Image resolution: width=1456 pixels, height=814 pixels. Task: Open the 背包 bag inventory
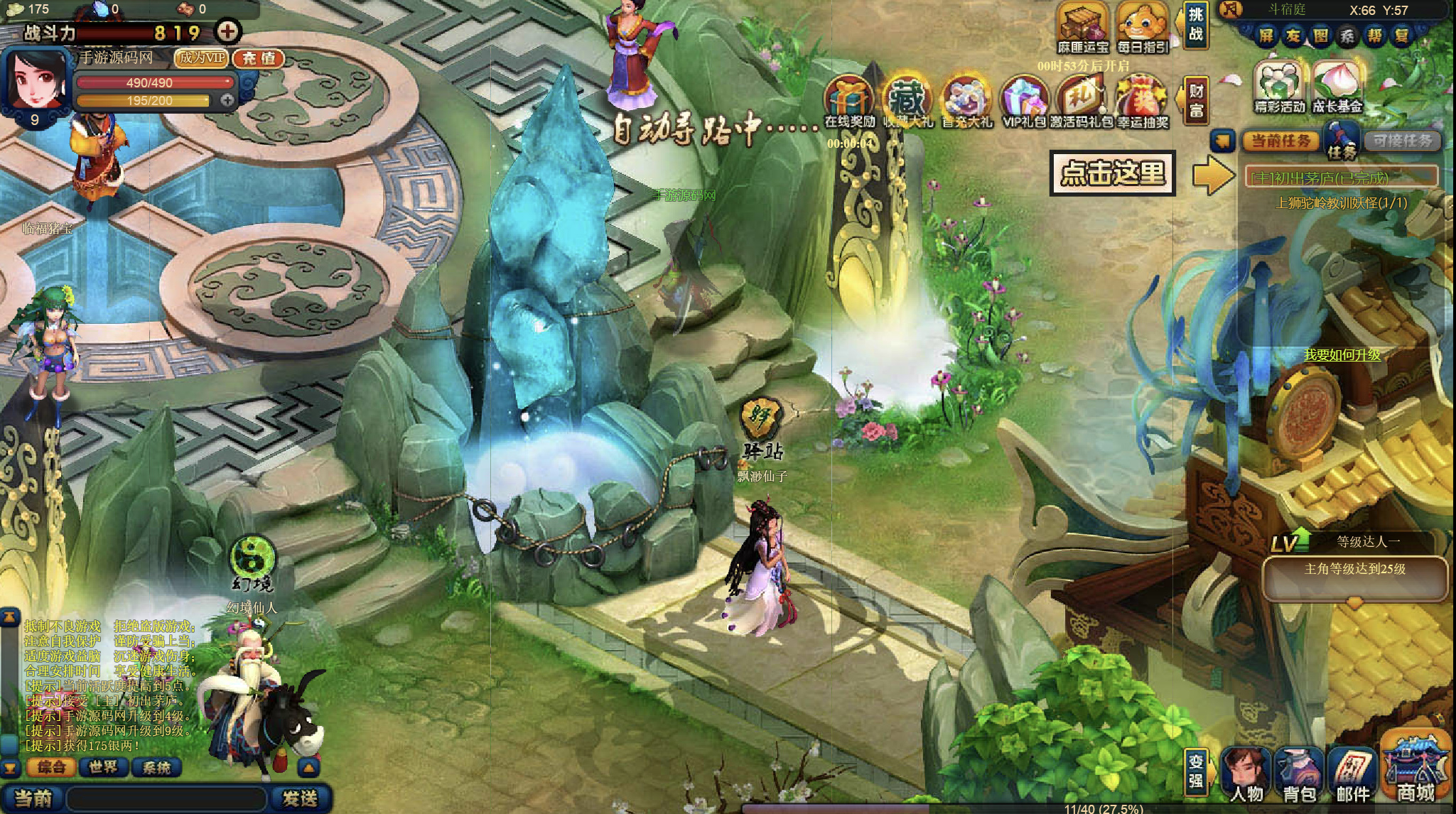(x=1299, y=776)
